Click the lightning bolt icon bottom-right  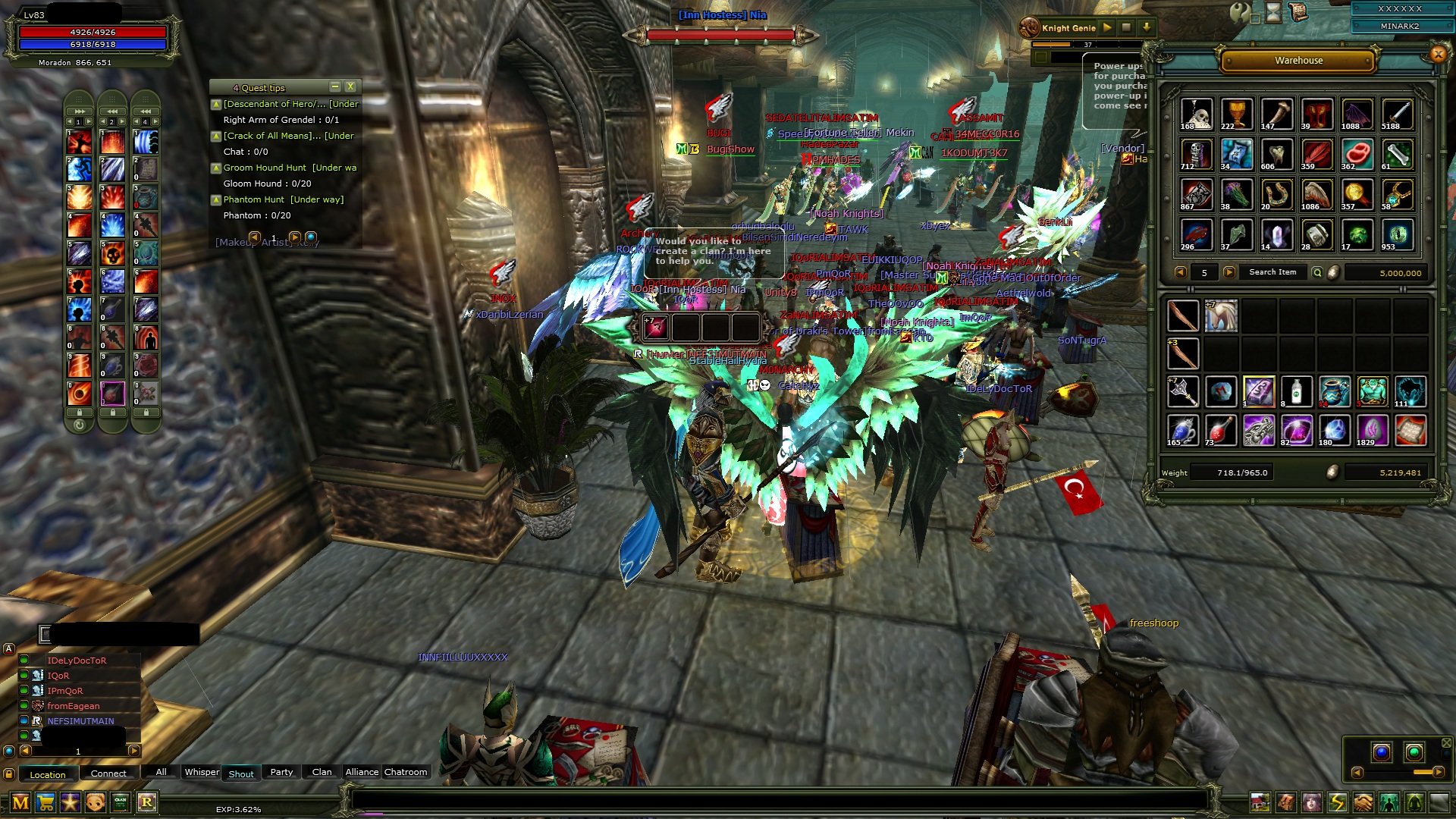point(1337,802)
